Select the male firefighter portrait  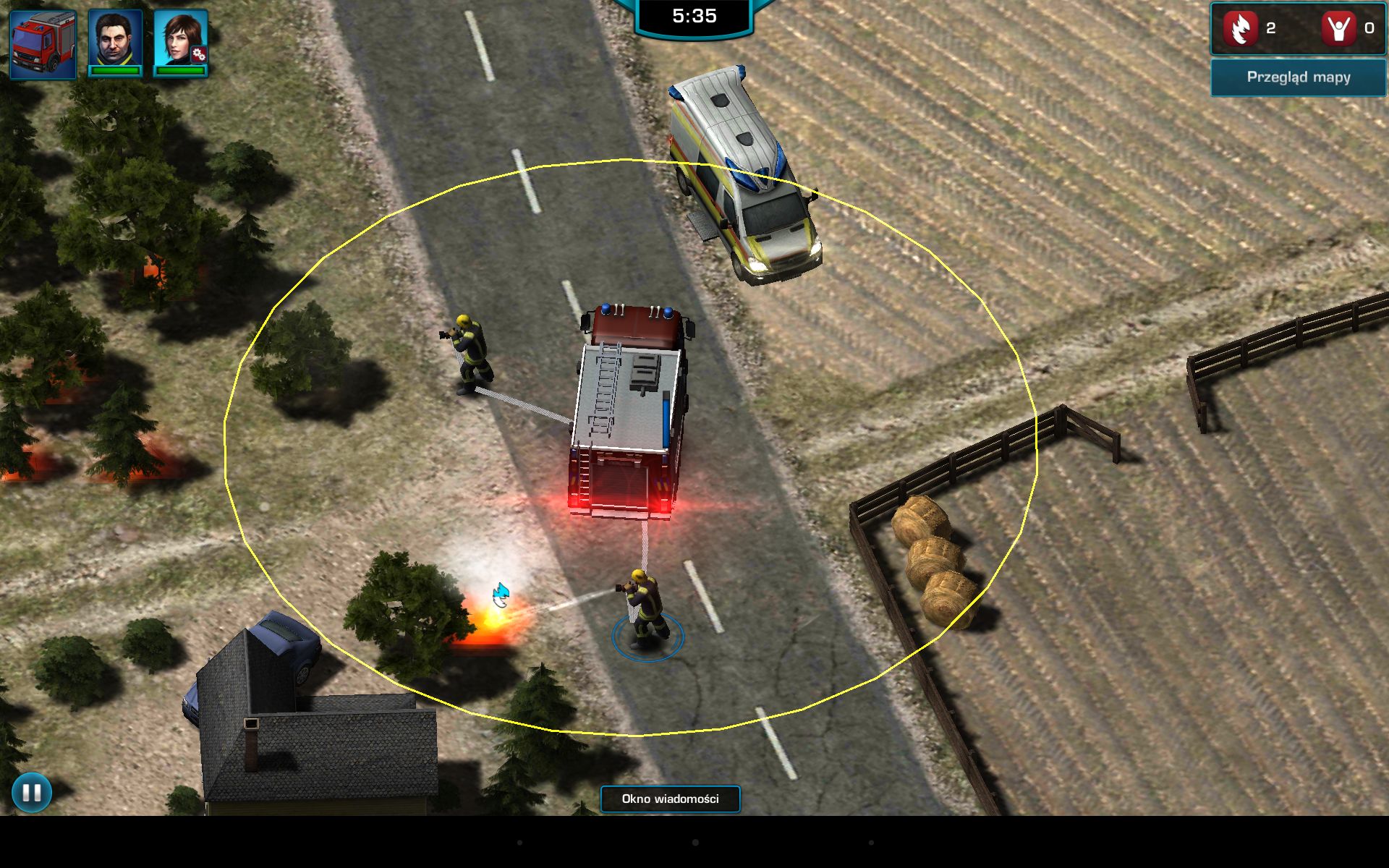click(x=115, y=42)
